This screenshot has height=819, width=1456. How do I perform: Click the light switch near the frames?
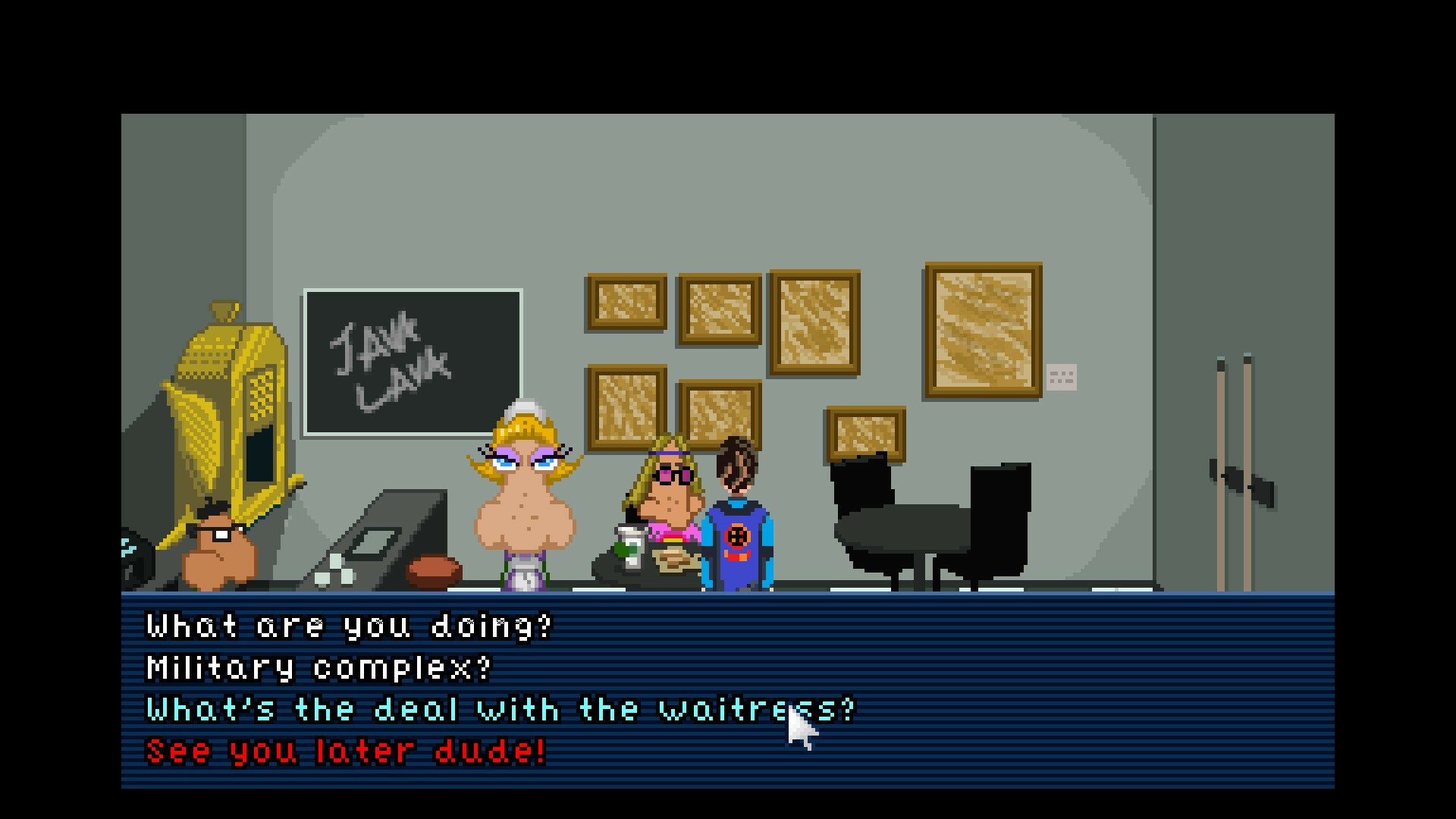click(x=1062, y=375)
